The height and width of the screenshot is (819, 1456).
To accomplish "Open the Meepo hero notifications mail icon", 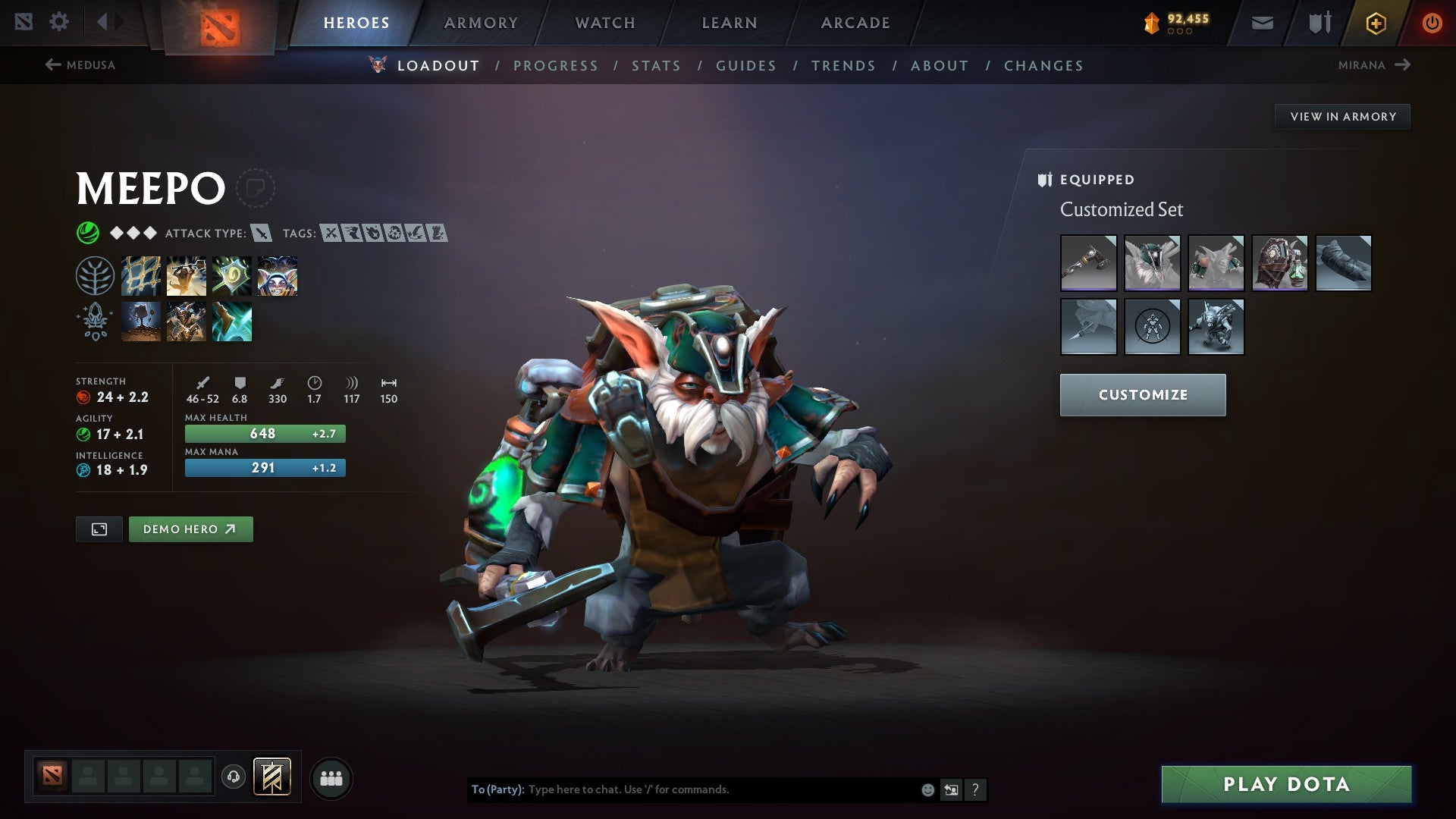I will click(x=1261, y=22).
